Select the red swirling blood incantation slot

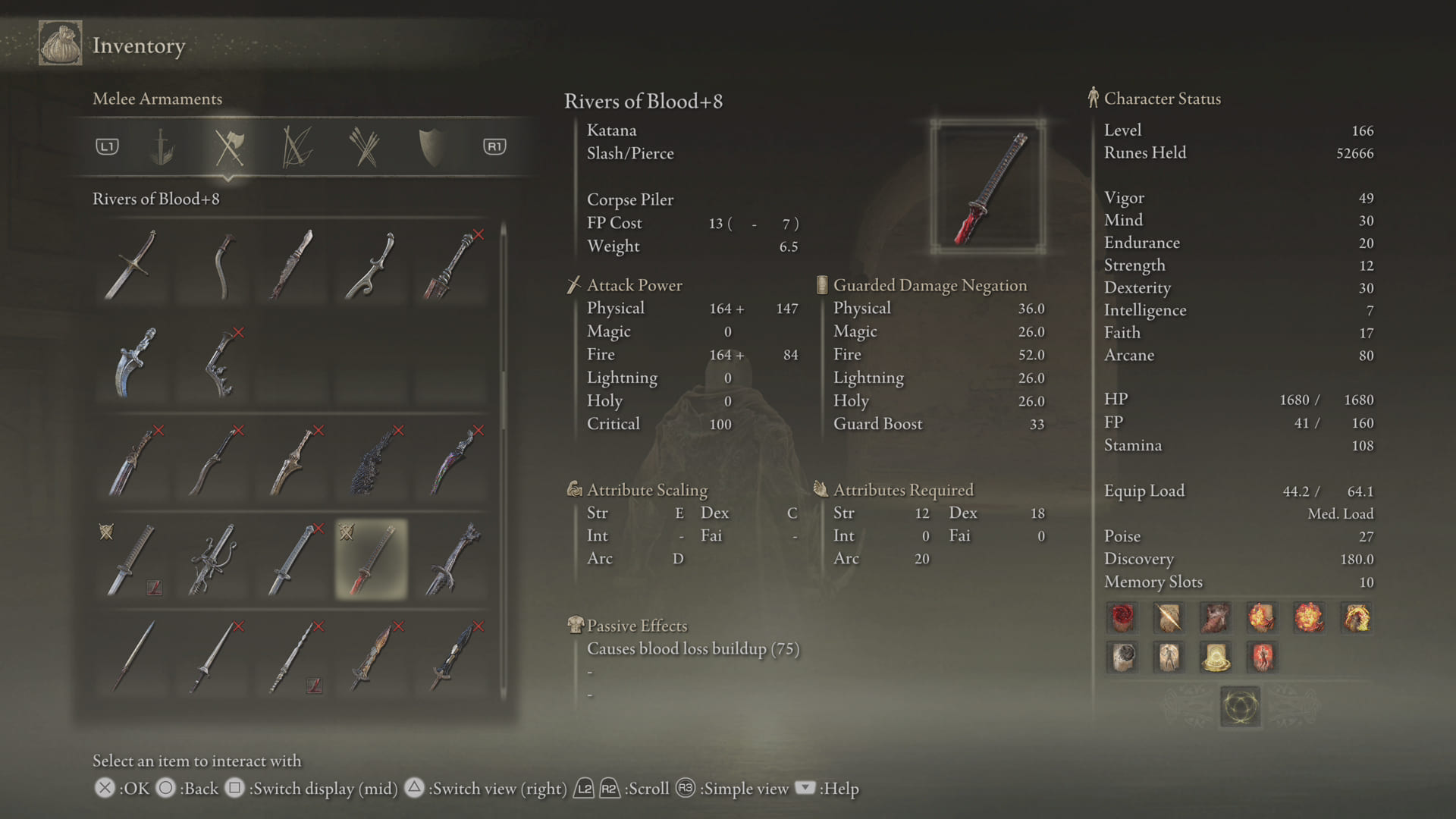1122,618
